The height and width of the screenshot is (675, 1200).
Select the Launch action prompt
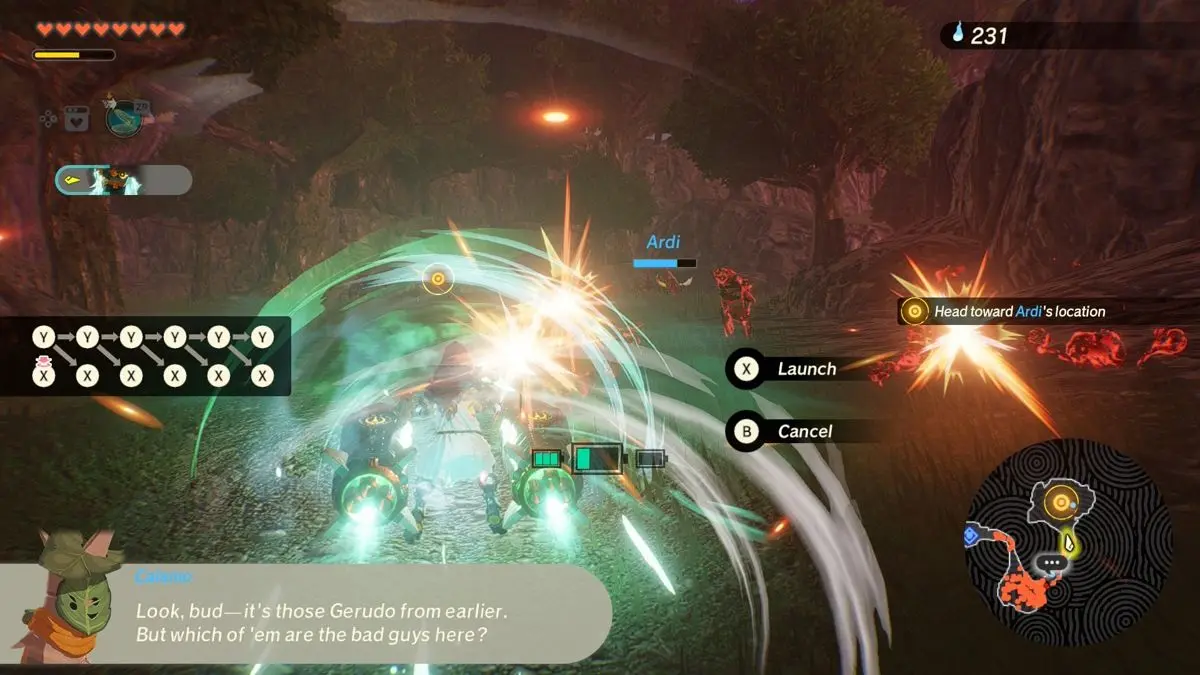[x=790, y=369]
